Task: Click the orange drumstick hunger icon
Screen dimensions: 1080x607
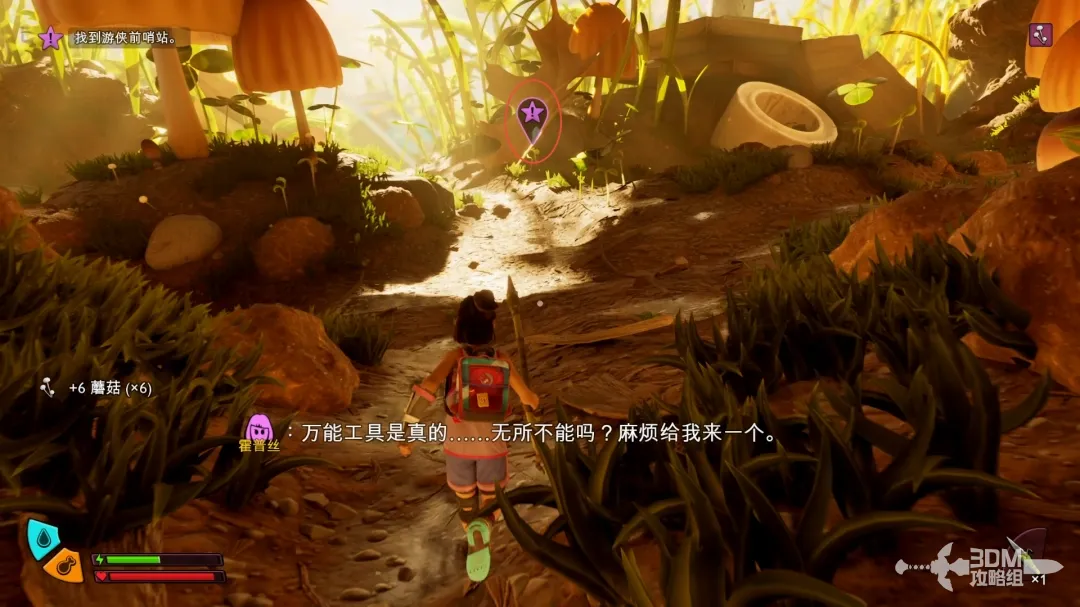Action: pyautogui.click(x=64, y=565)
